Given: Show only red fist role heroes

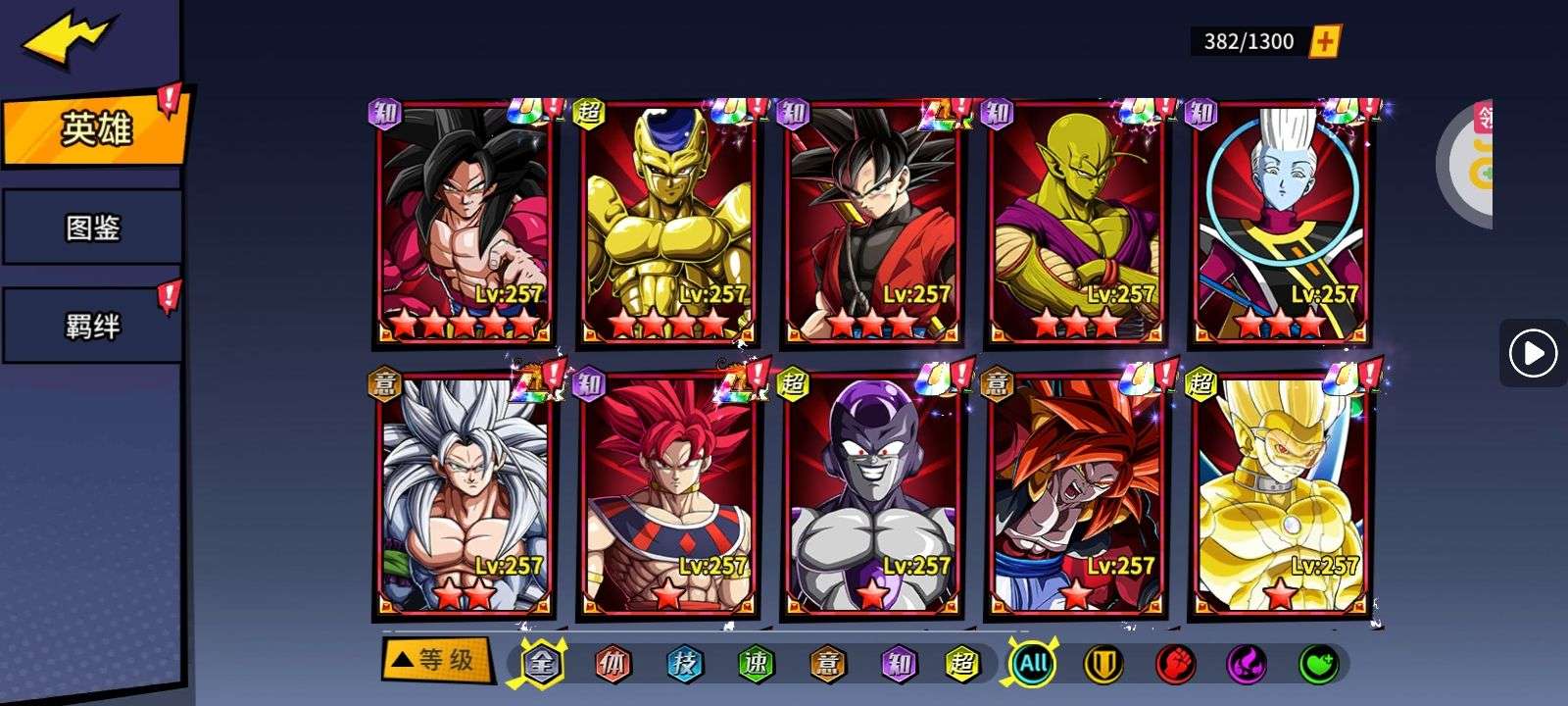Looking at the screenshot, I should tap(1174, 665).
